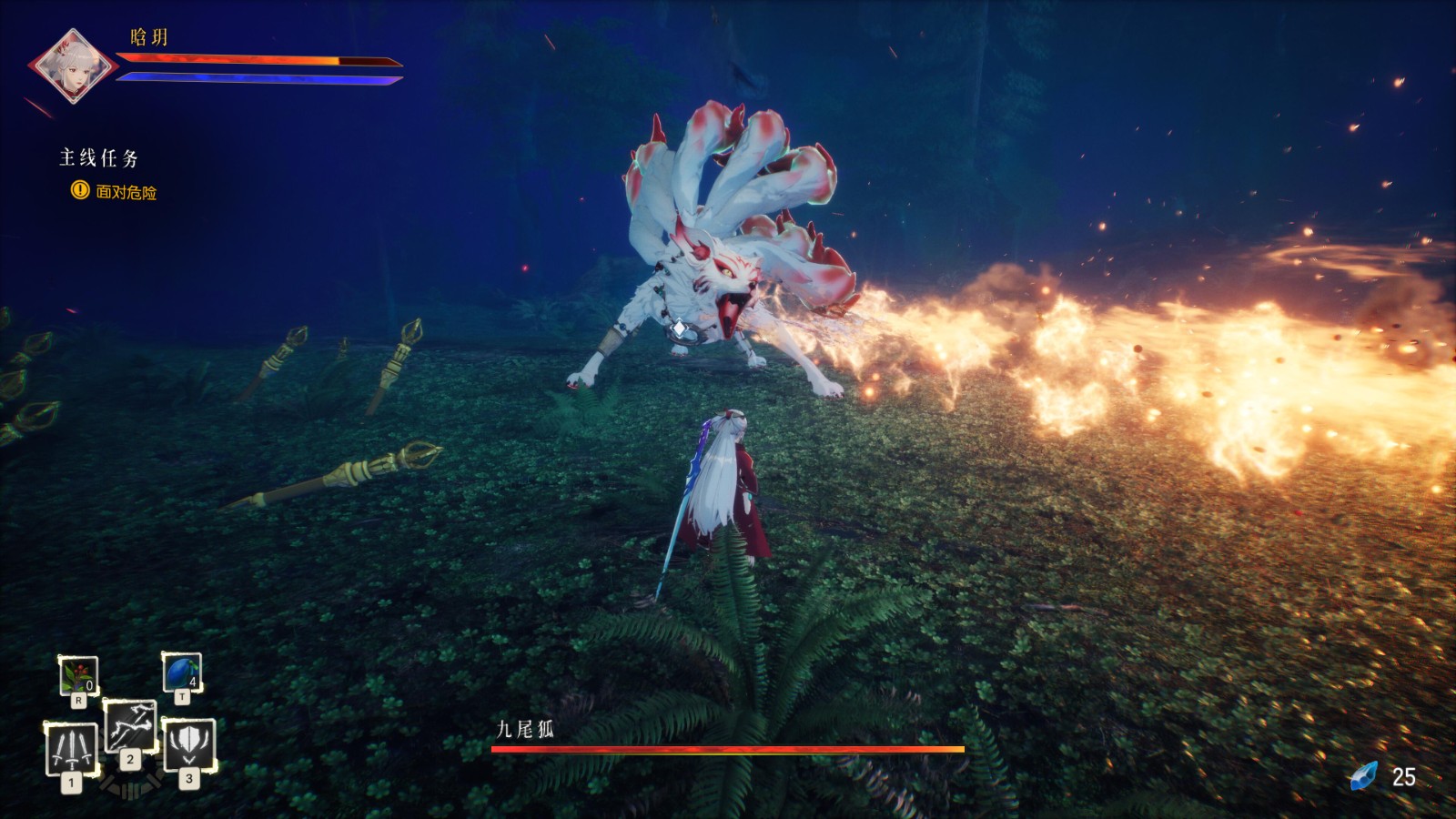Trigger the shield defense skill icon
The height and width of the screenshot is (819, 1456).
coord(191,746)
